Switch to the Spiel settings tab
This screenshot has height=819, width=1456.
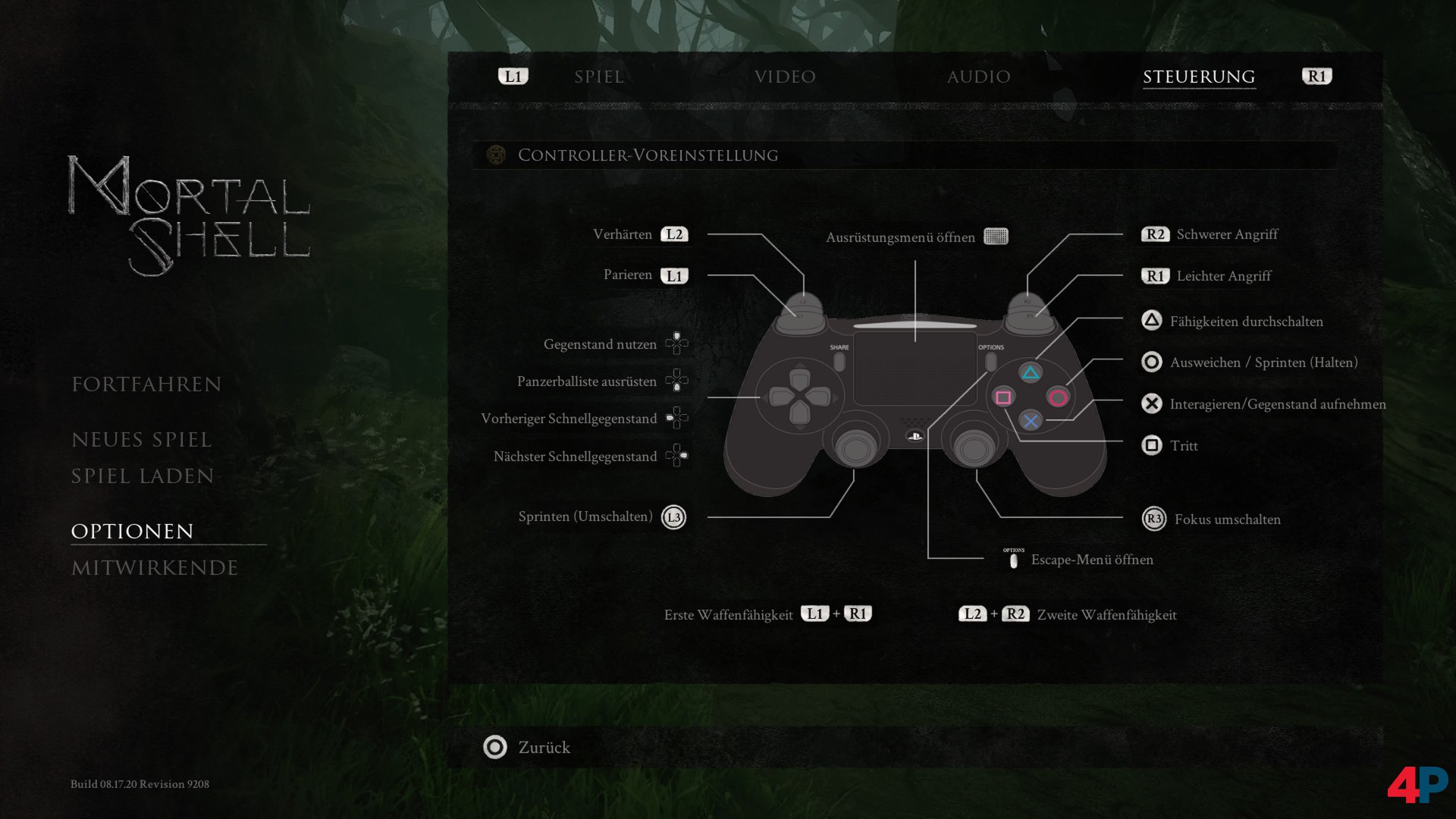599,77
